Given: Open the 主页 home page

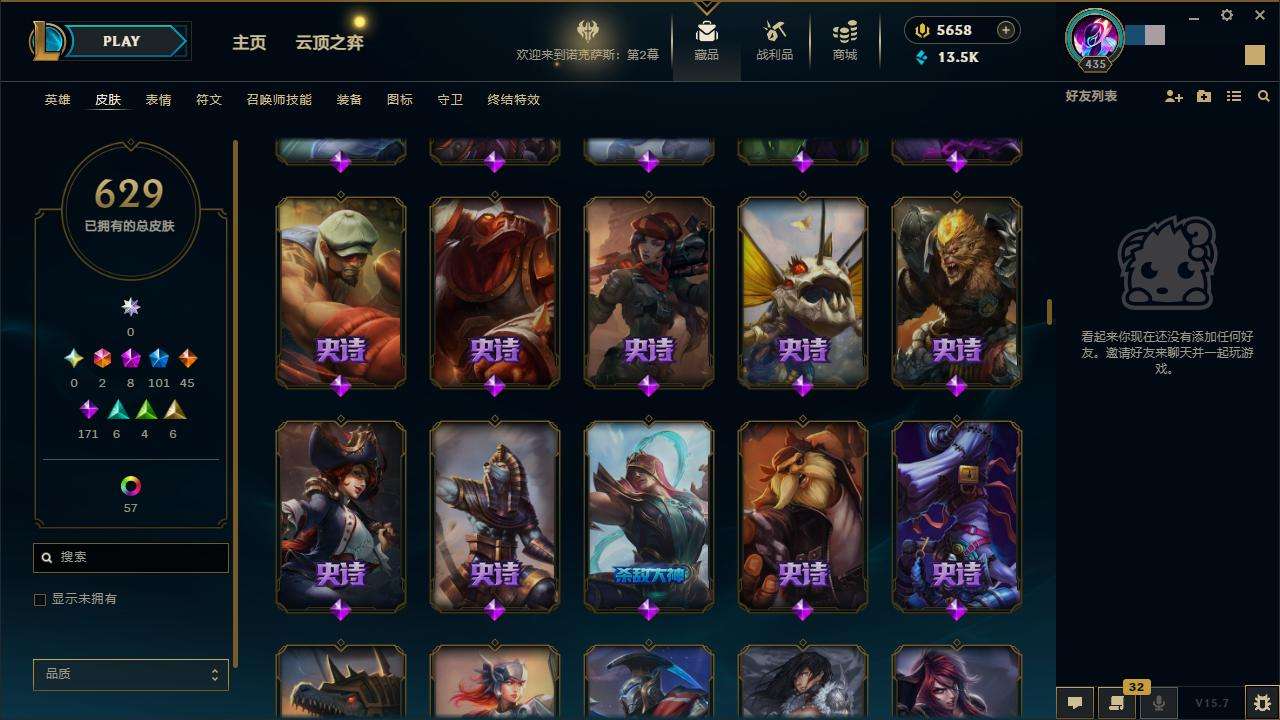Looking at the screenshot, I should (x=249, y=43).
